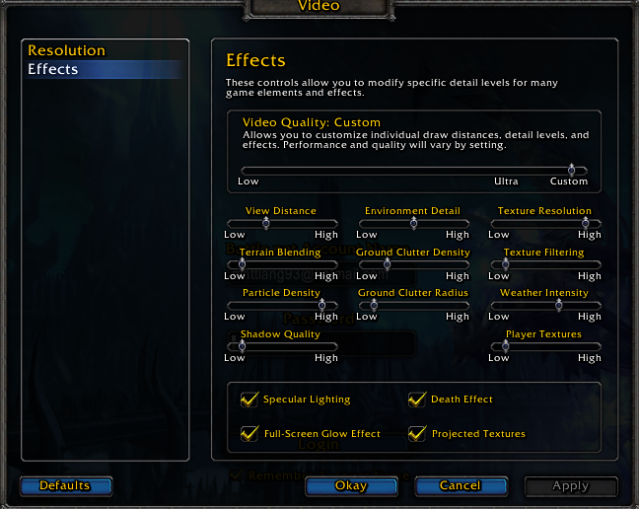The image size is (639, 509).
Task: Click the Environment Detail slider
Action: (x=412, y=223)
